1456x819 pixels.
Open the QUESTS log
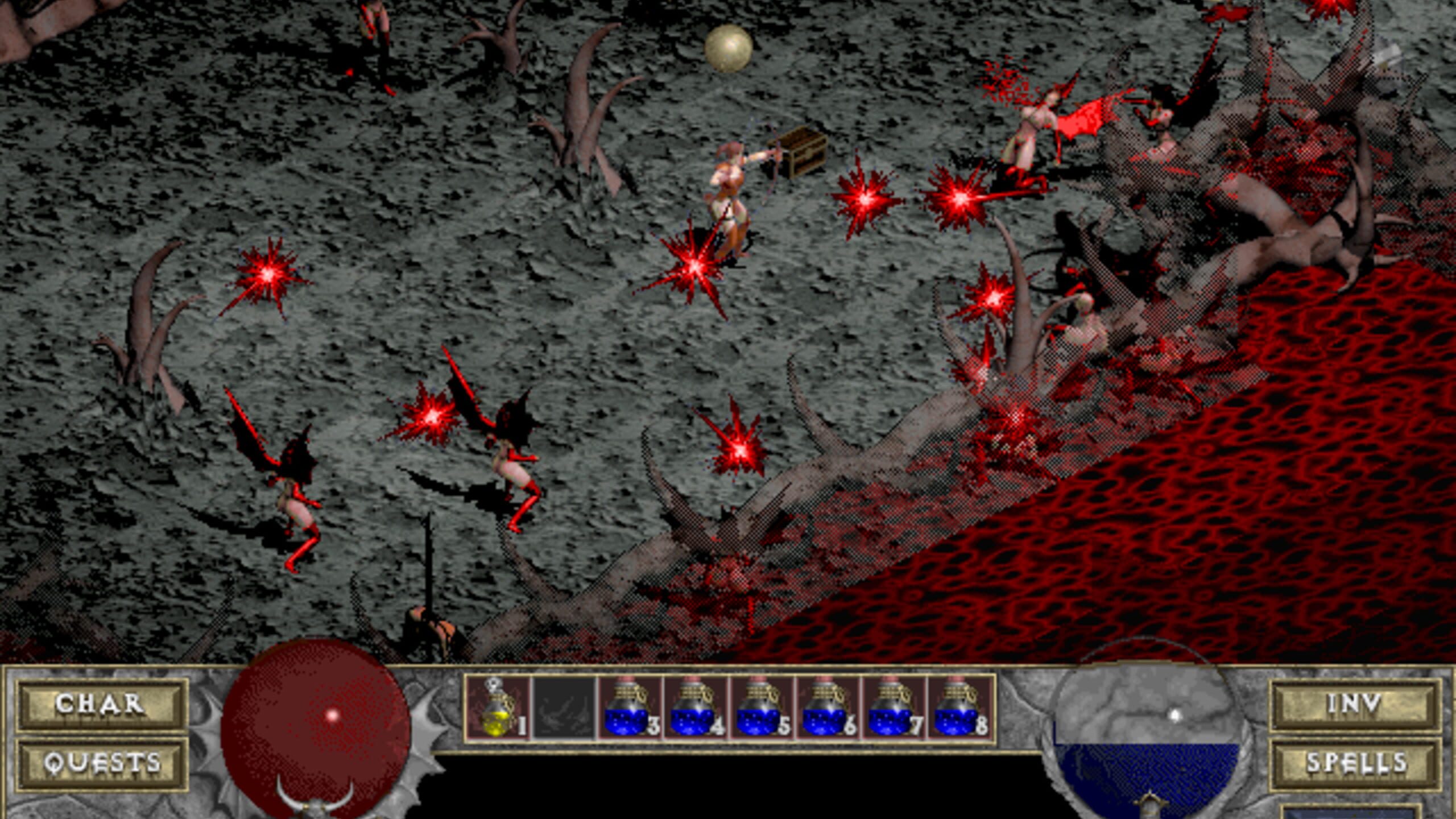(101, 764)
